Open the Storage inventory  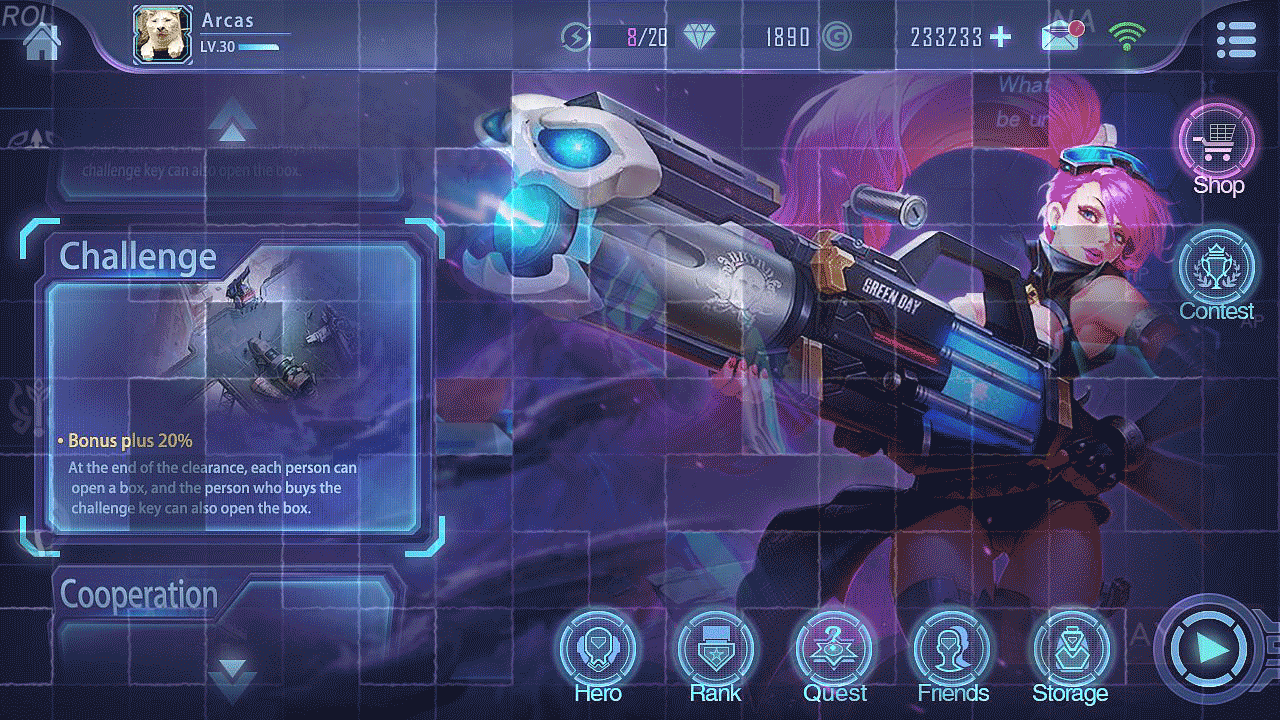[1070, 650]
